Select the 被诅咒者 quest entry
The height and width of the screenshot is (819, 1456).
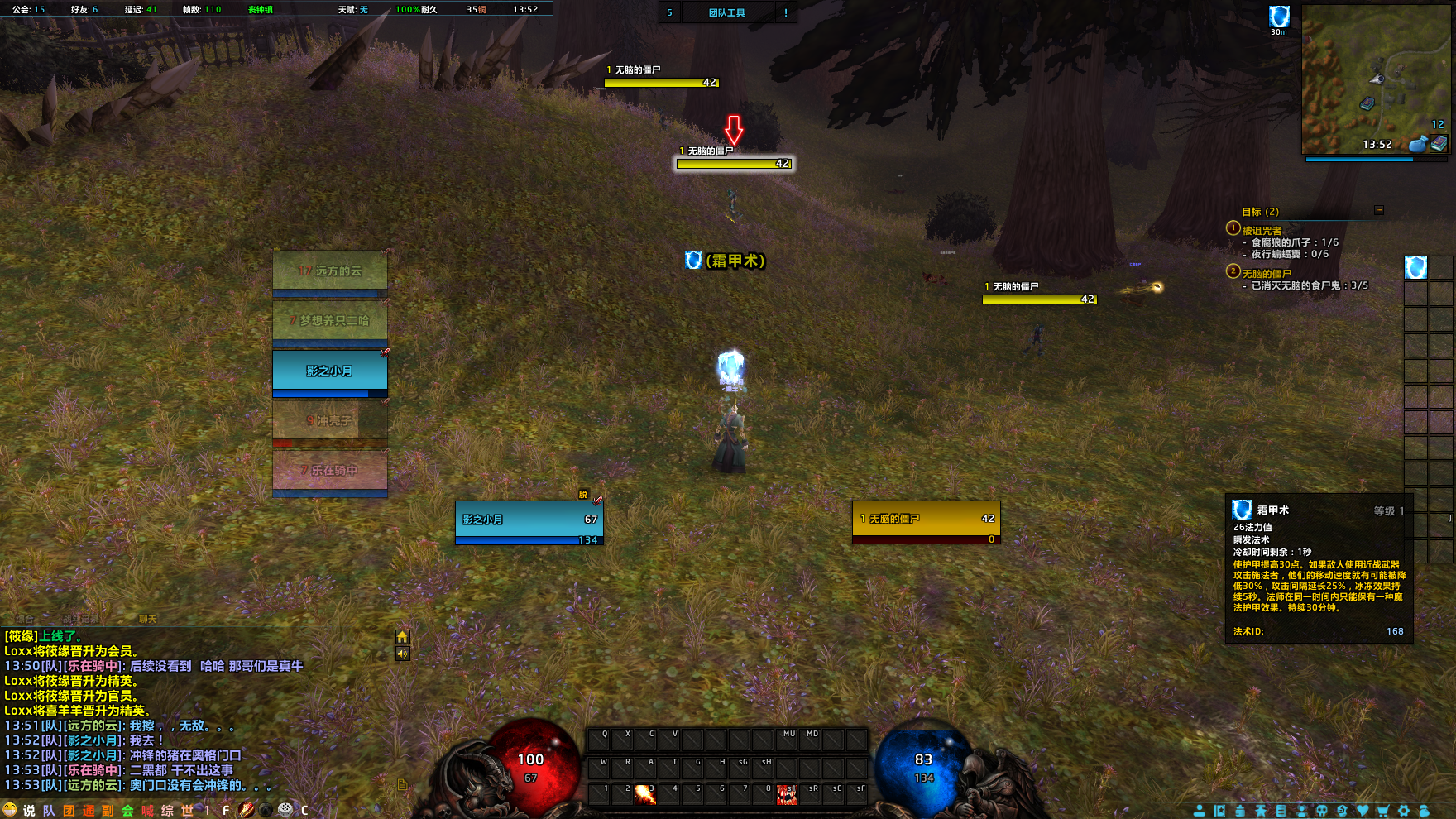(1262, 231)
